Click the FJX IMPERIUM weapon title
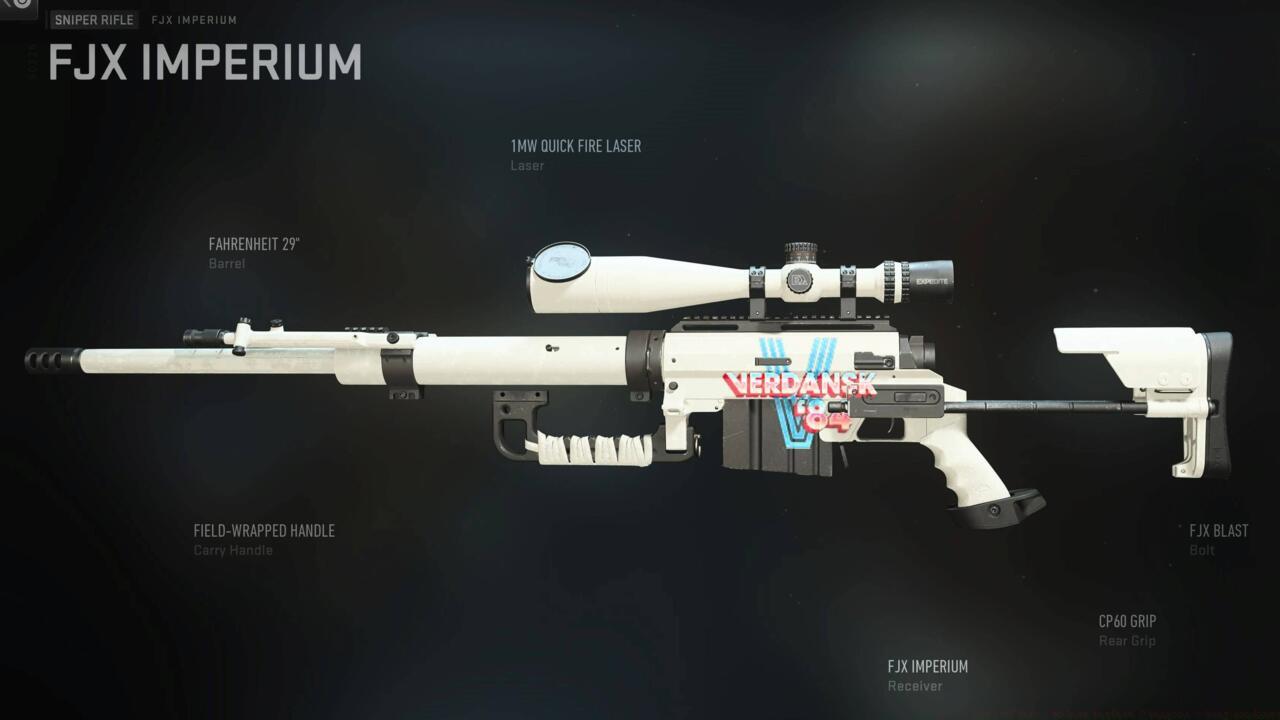The height and width of the screenshot is (720, 1280). (204, 63)
